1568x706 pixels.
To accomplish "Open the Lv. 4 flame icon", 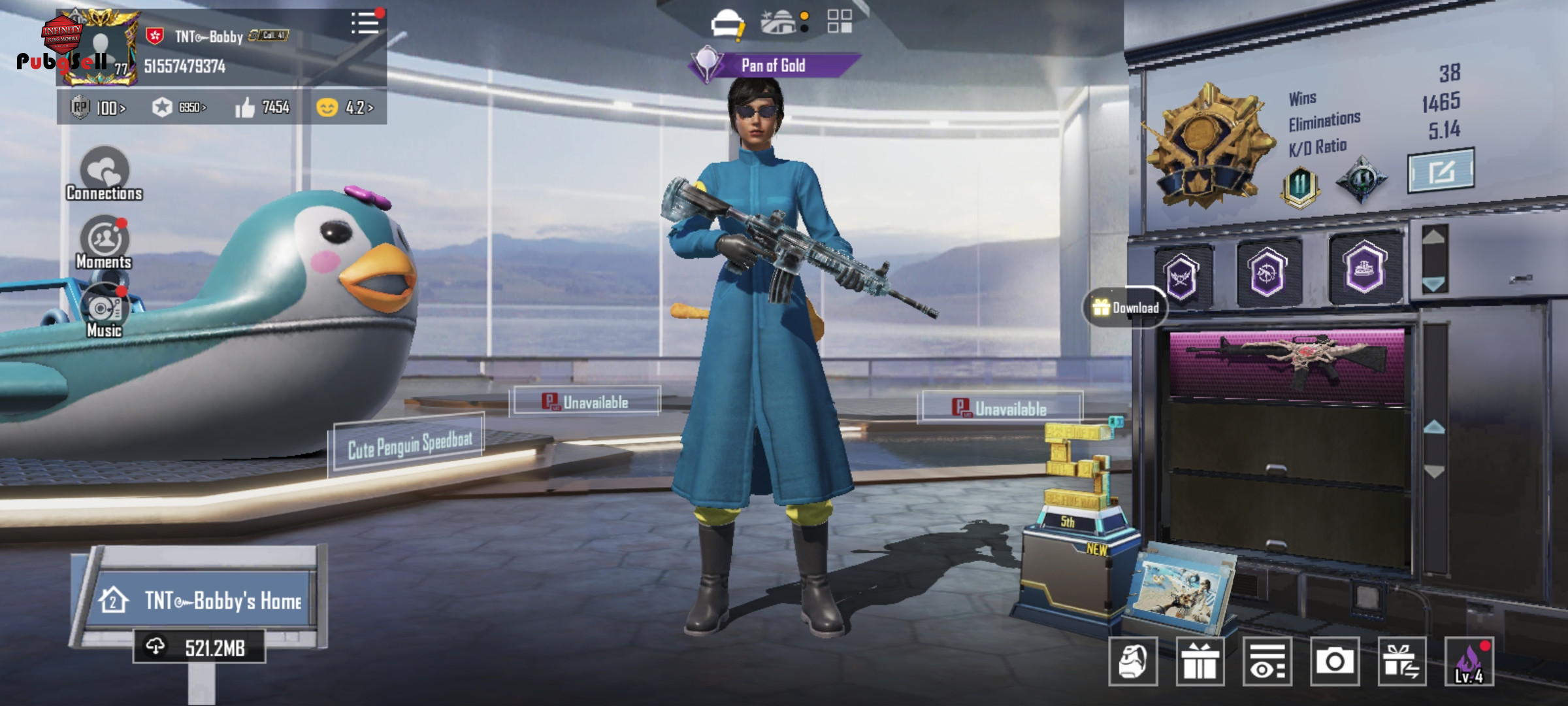I will coord(1469,662).
